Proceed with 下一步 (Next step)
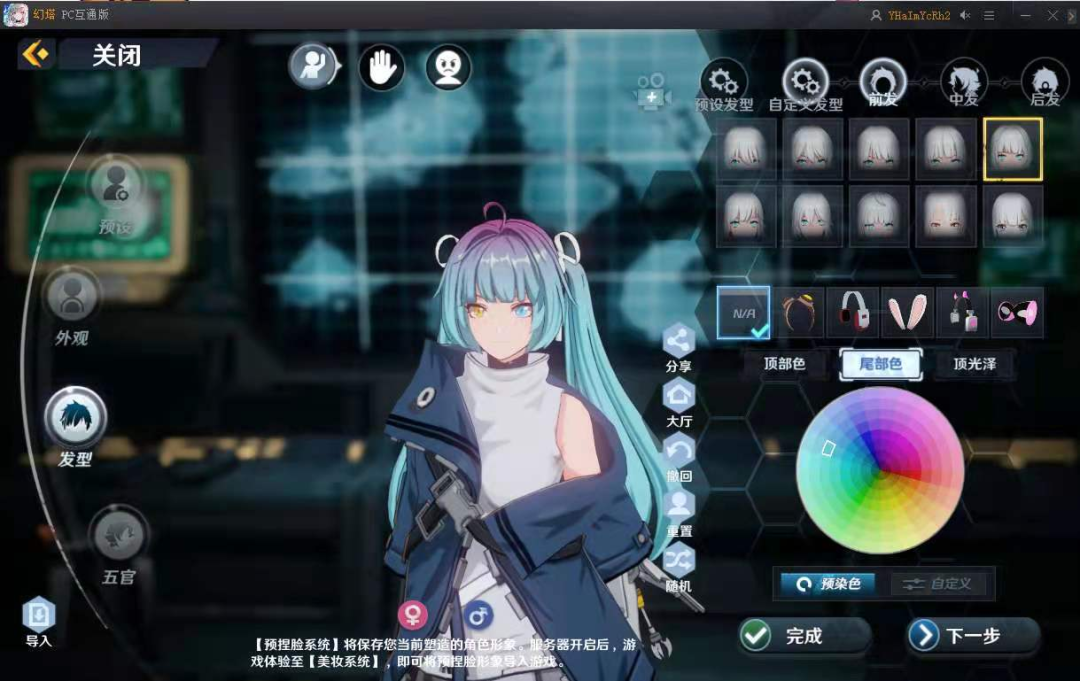The width and height of the screenshot is (1080, 681). tap(972, 635)
